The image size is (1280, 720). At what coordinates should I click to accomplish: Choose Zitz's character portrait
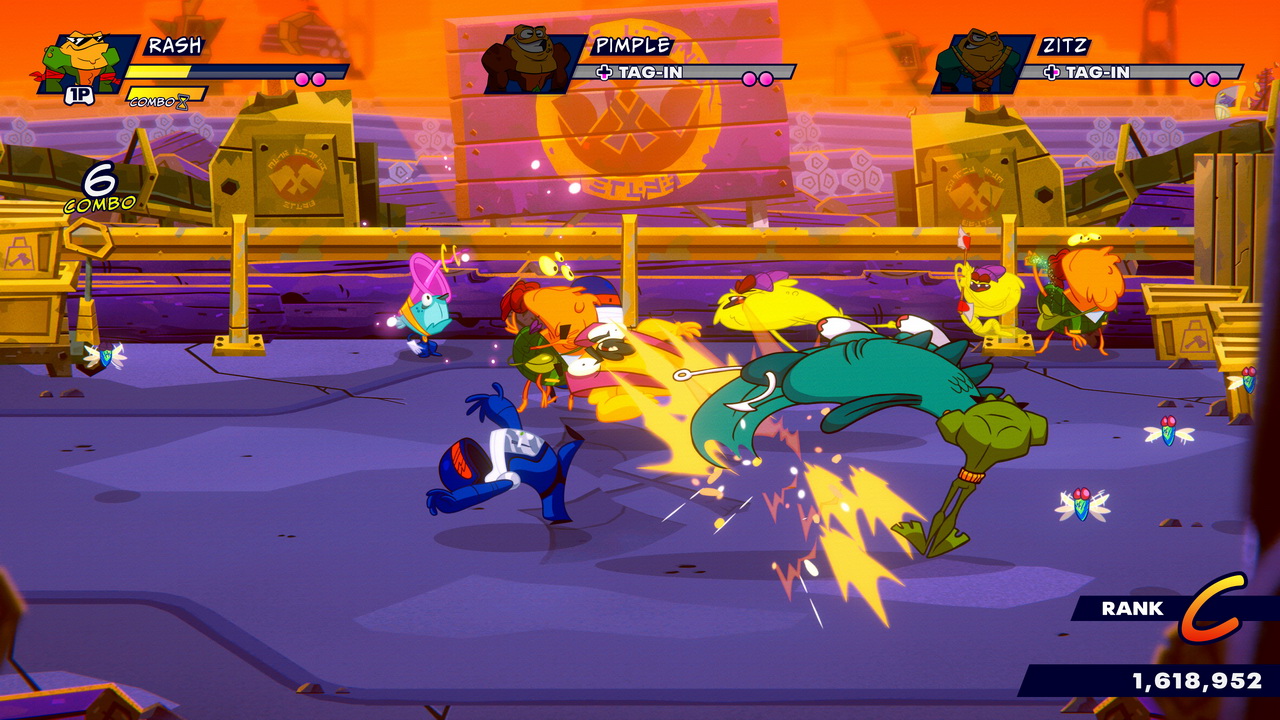979,62
